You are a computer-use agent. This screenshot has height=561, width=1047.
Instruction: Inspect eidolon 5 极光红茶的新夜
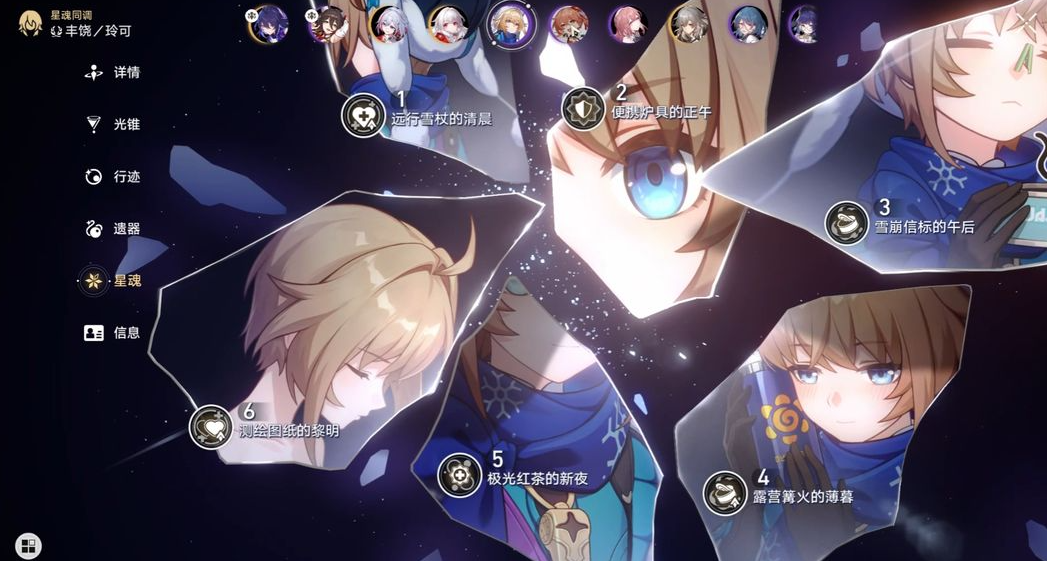click(x=460, y=474)
